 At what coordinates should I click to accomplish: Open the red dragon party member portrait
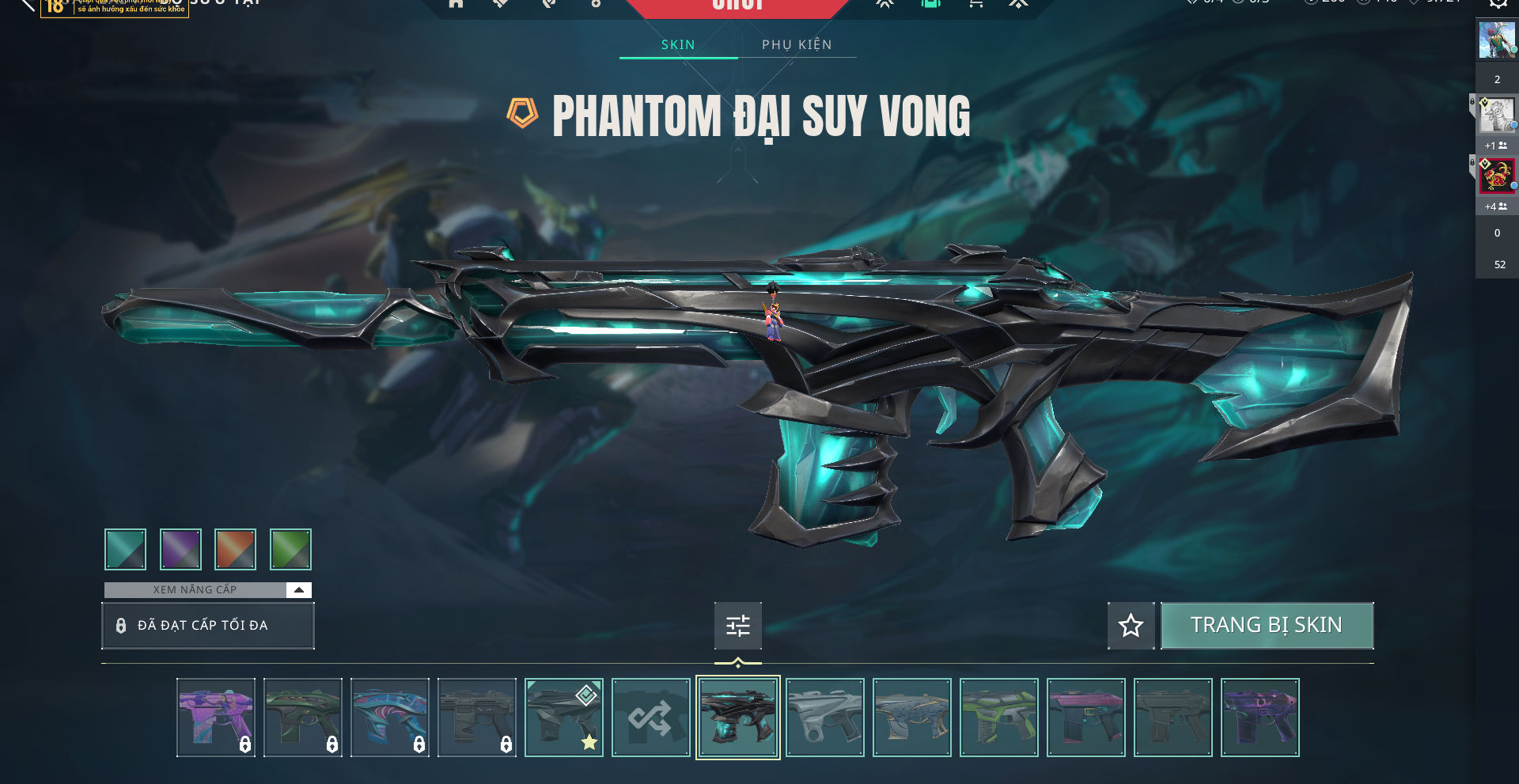coord(1496,176)
